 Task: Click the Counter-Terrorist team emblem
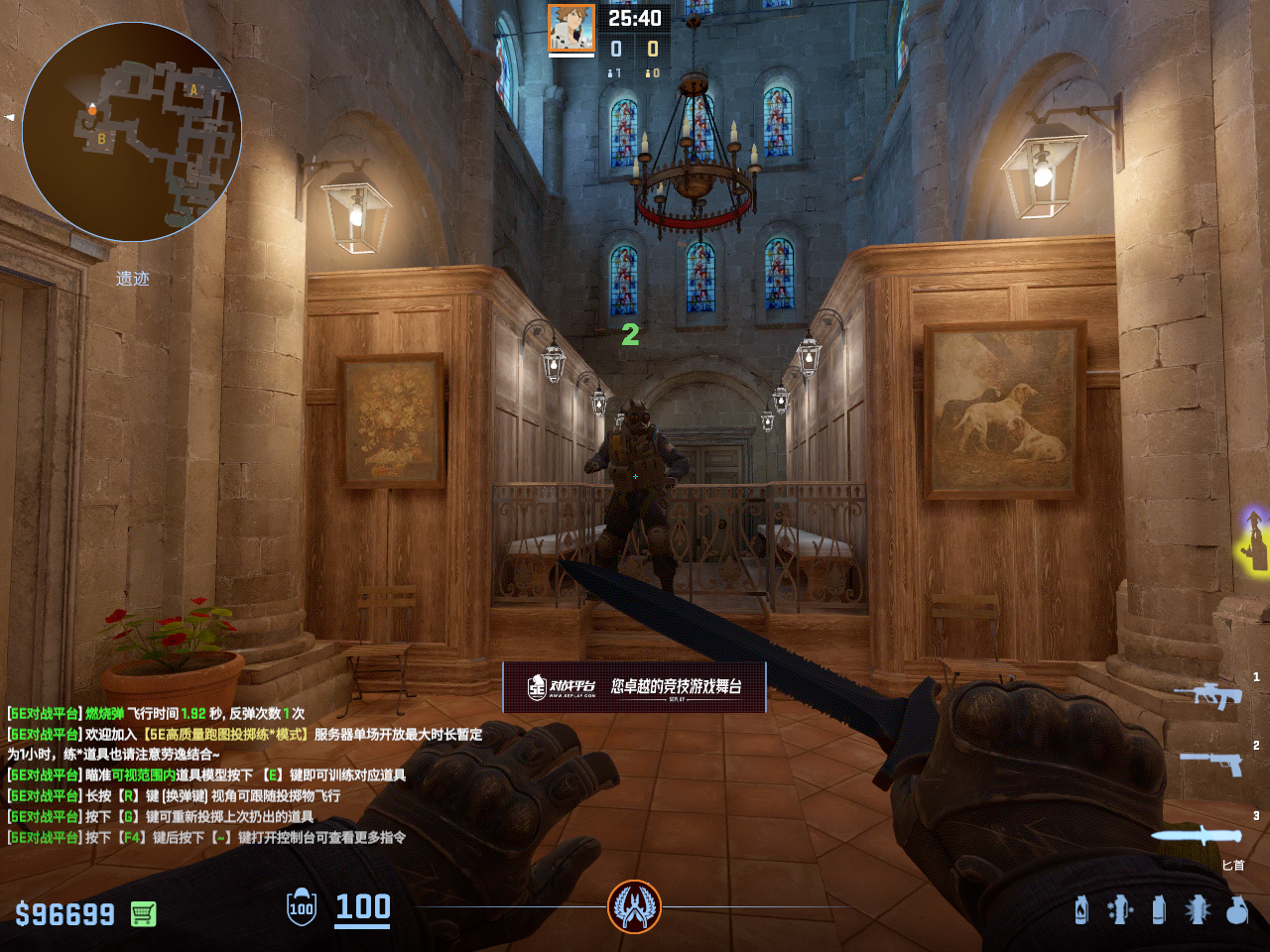point(634,906)
